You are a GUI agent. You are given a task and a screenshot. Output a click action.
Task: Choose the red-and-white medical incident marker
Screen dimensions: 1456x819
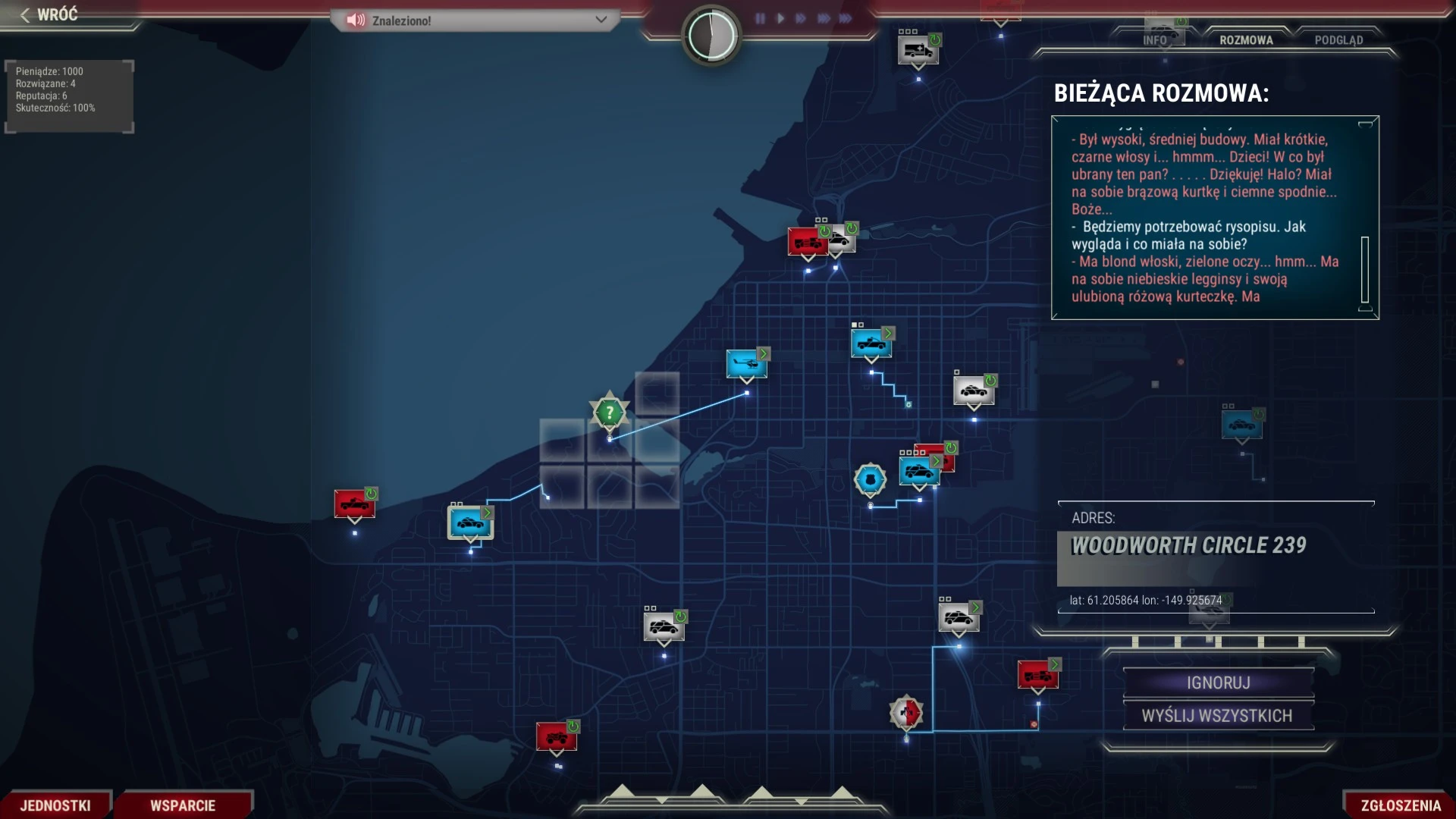906,713
